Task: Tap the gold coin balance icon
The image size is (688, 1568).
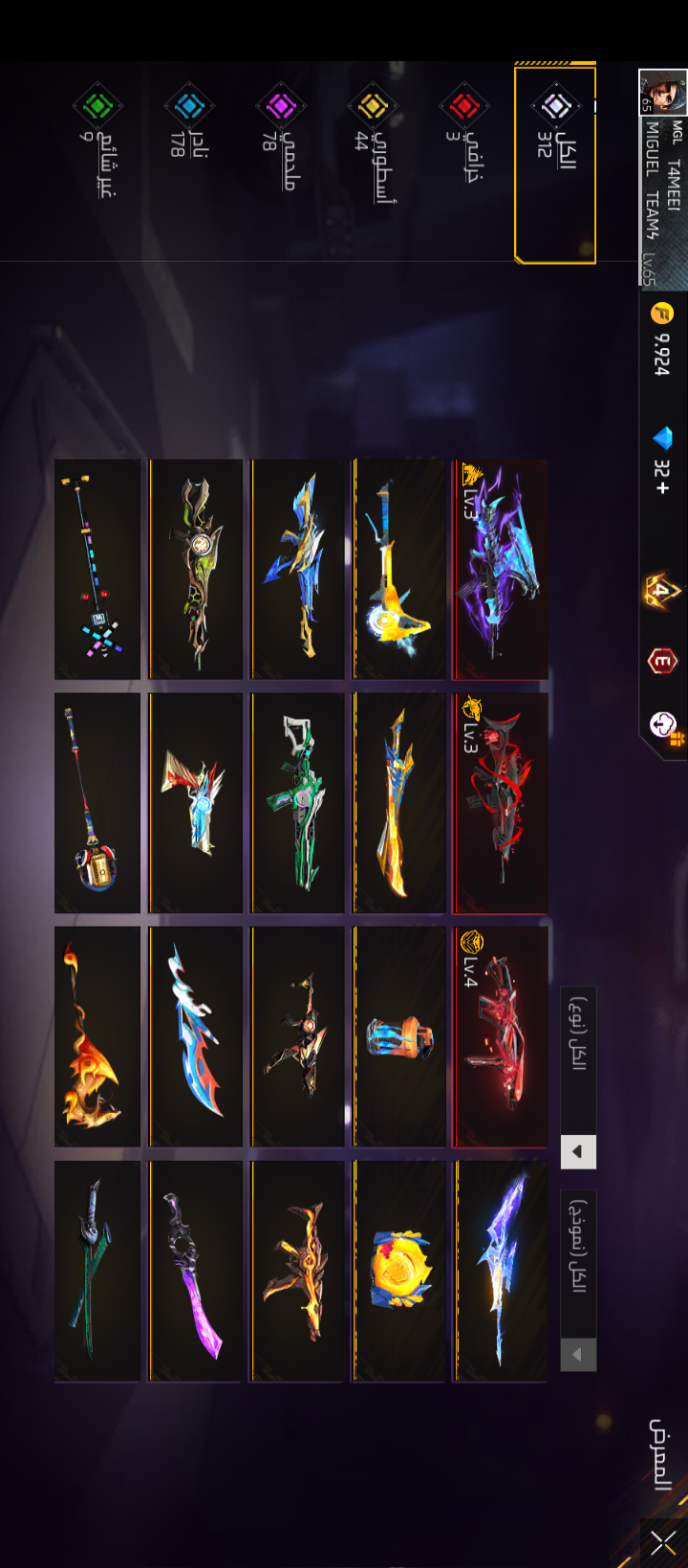Action: tap(662, 313)
